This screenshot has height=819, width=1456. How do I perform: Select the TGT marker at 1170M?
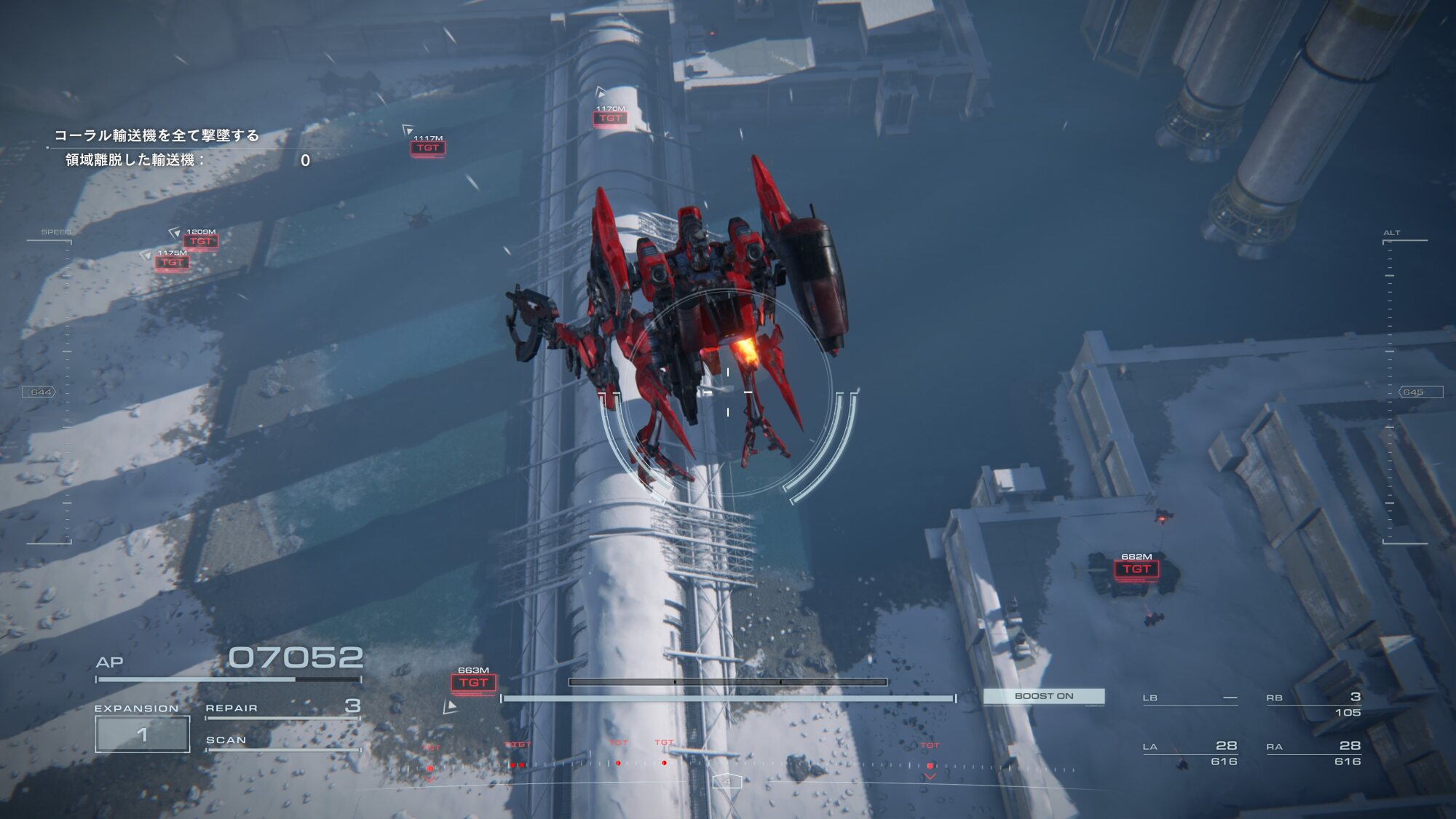pyautogui.click(x=610, y=118)
